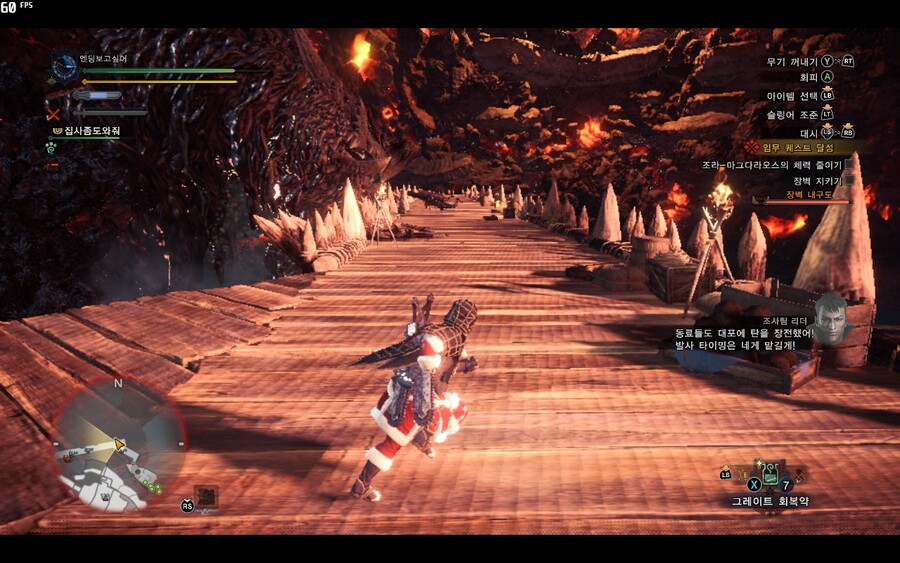Select the green paw icon under Palico name

point(50,146)
